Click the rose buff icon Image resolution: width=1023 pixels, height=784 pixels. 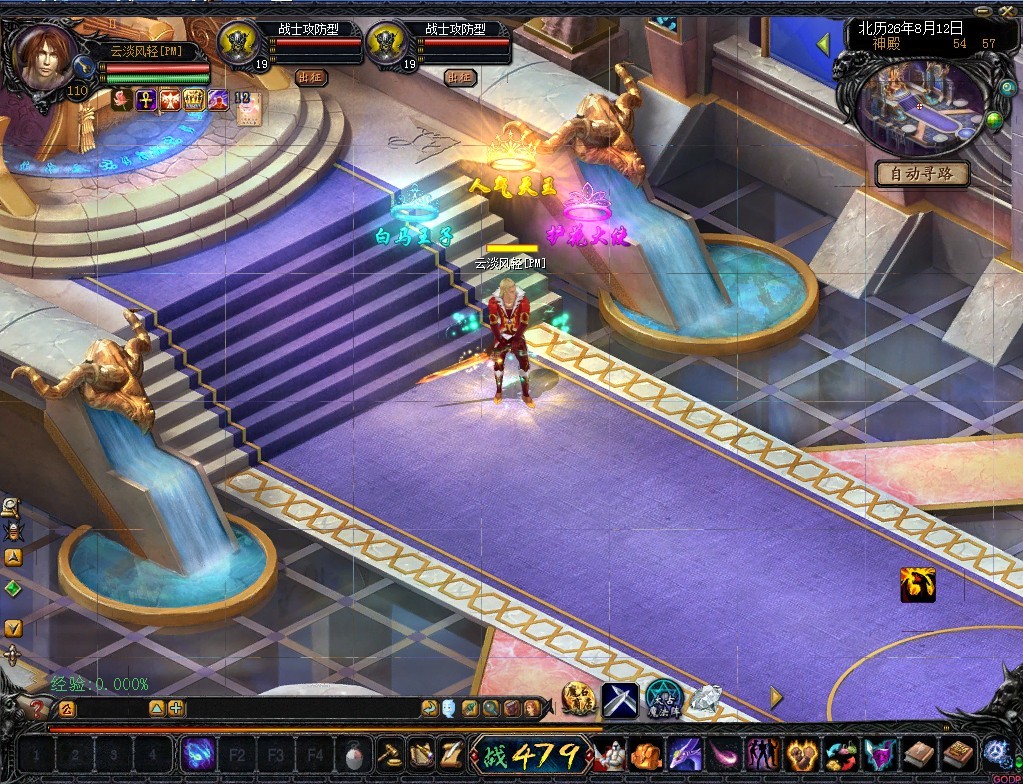click(x=122, y=100)
